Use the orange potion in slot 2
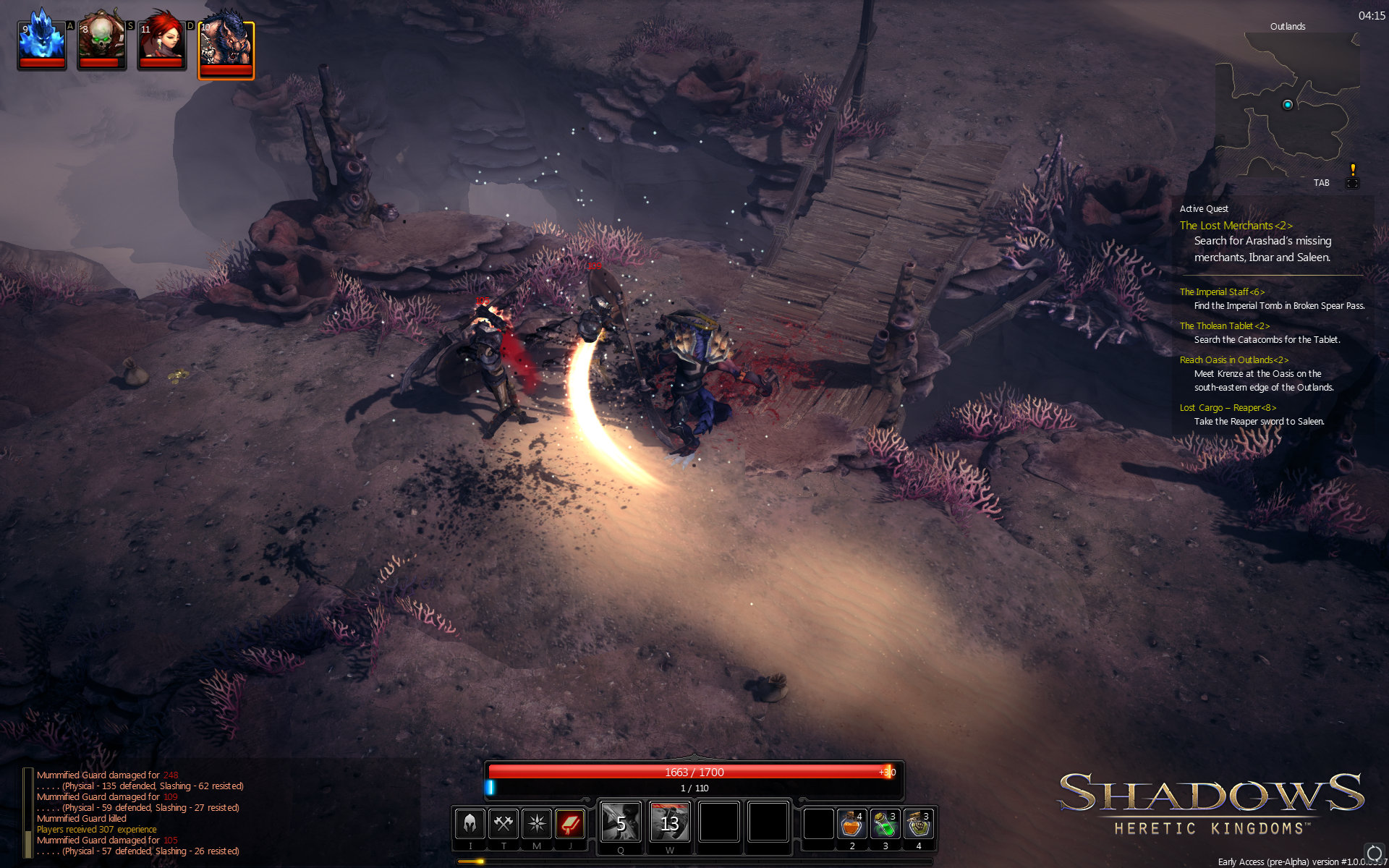 (x=852, y=824)
